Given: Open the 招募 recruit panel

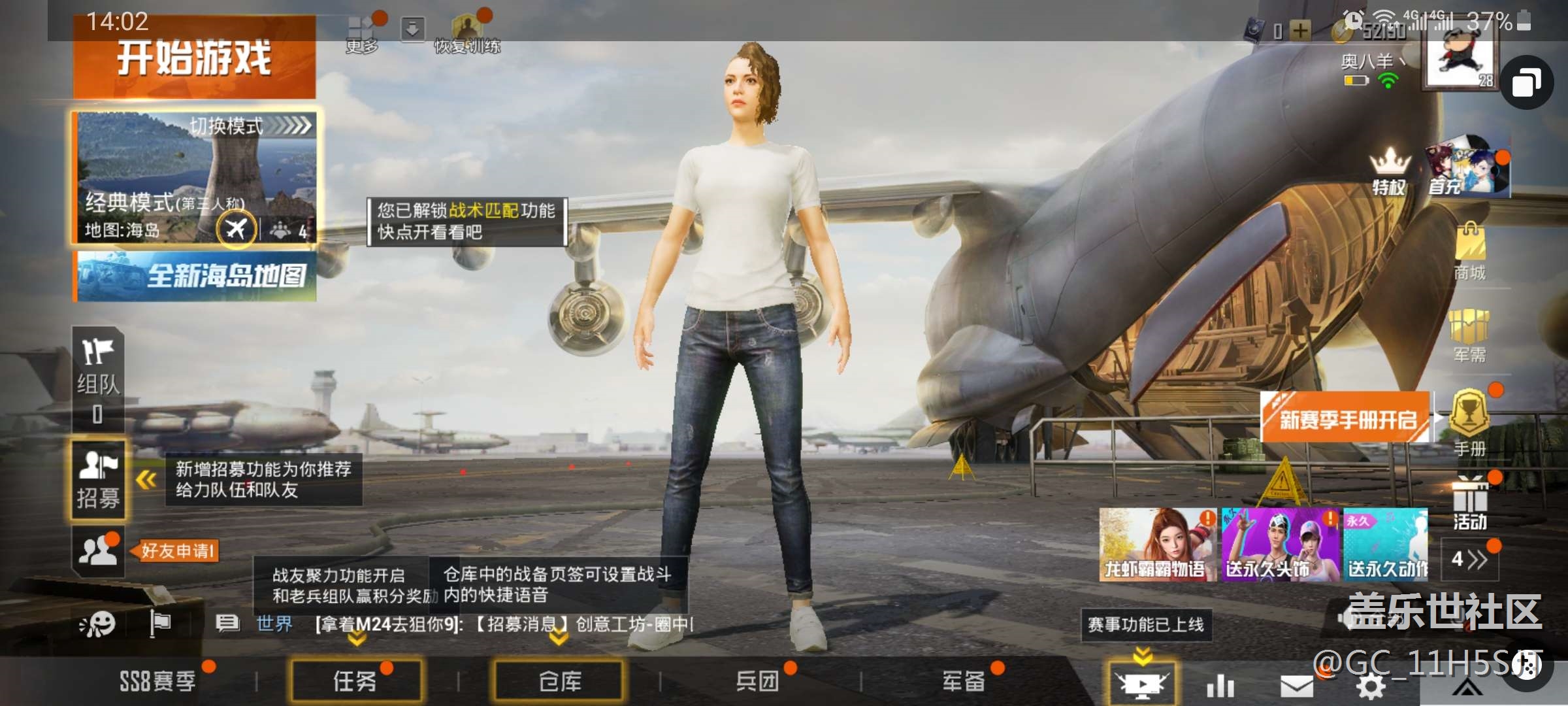Looking at the screenshot, I should 98,480.
